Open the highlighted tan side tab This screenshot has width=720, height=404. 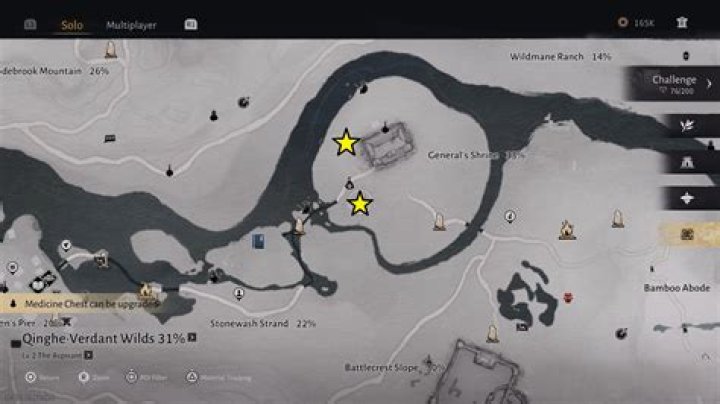coord(687,234)
